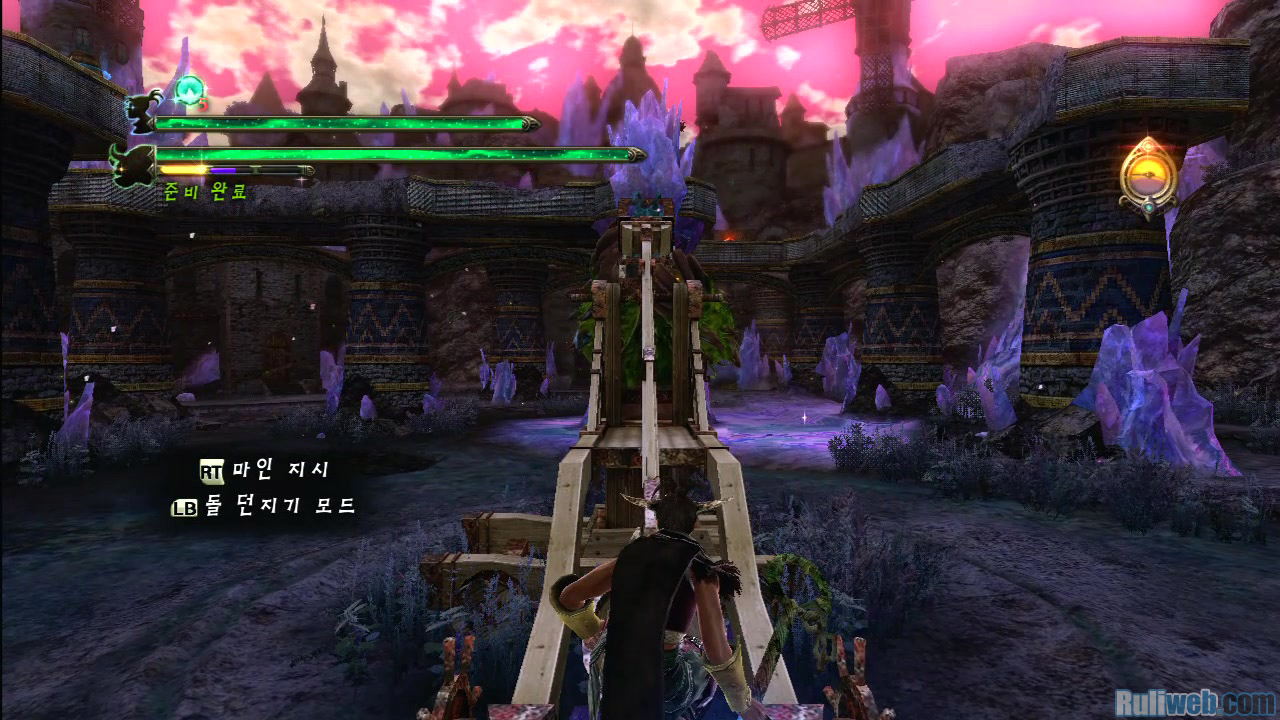Select the green swirl orb icon

[188, 90]
